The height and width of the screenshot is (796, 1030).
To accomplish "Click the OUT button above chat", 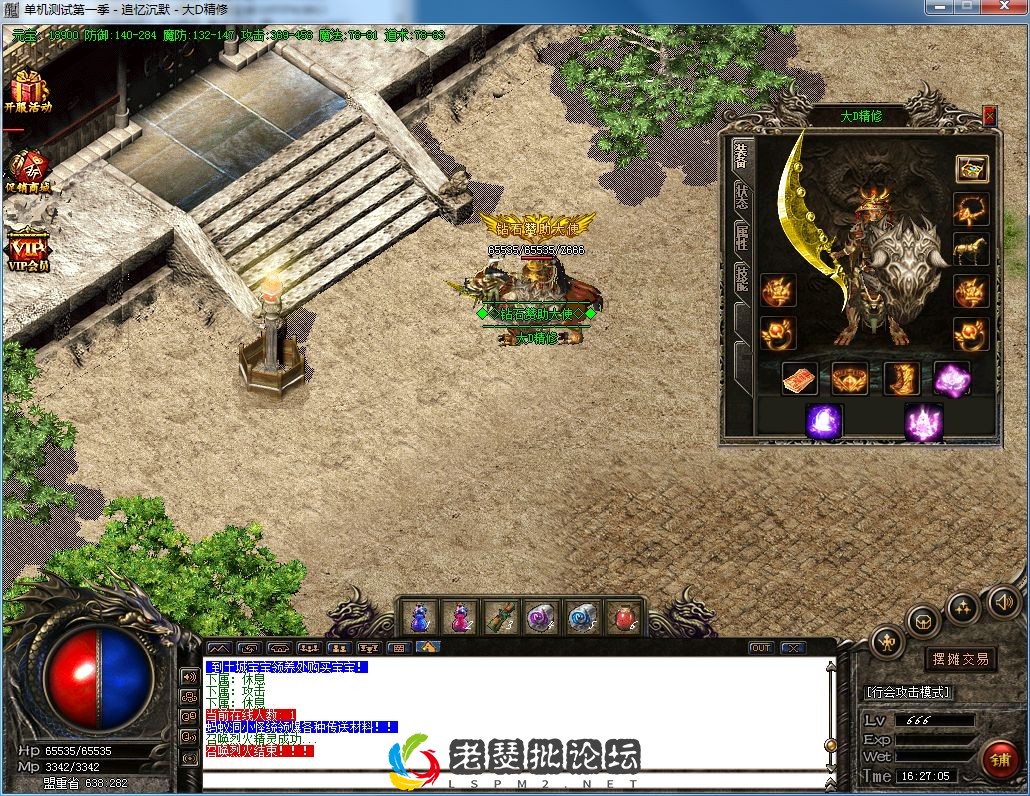I will coord(761,648).
